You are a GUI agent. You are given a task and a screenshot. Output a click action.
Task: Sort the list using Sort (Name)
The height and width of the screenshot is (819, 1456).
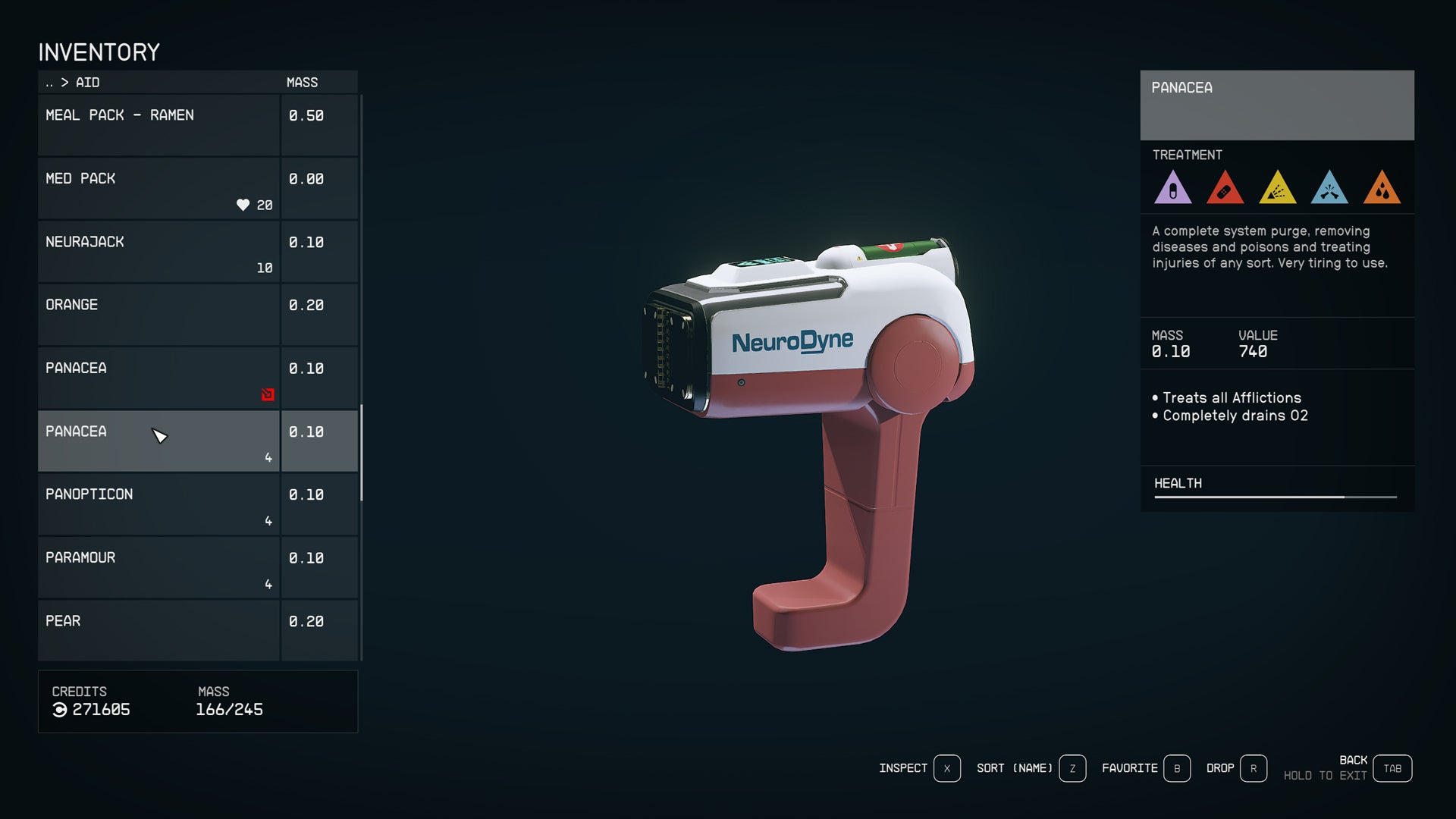pyautogui.click(x=1072, y=768)
